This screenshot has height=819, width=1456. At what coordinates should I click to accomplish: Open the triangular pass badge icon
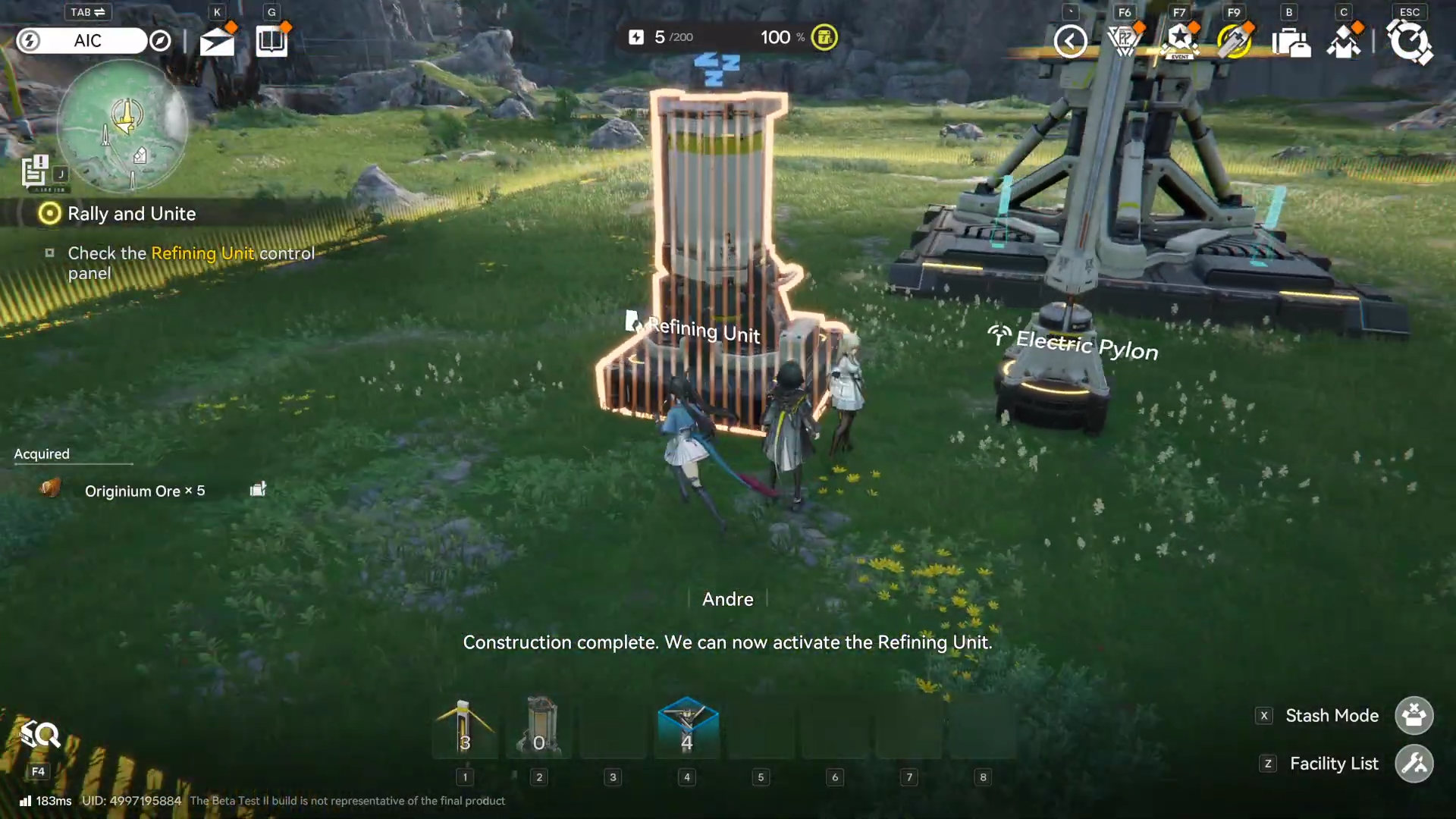[1125, 42]
